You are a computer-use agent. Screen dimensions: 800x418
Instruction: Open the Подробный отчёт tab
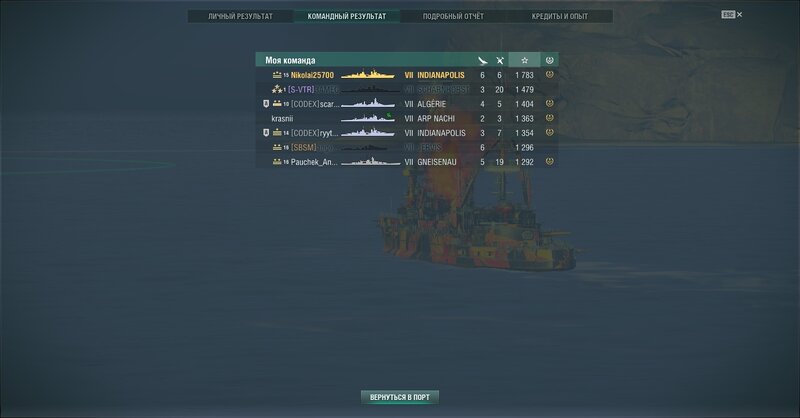tap(451, 17)
